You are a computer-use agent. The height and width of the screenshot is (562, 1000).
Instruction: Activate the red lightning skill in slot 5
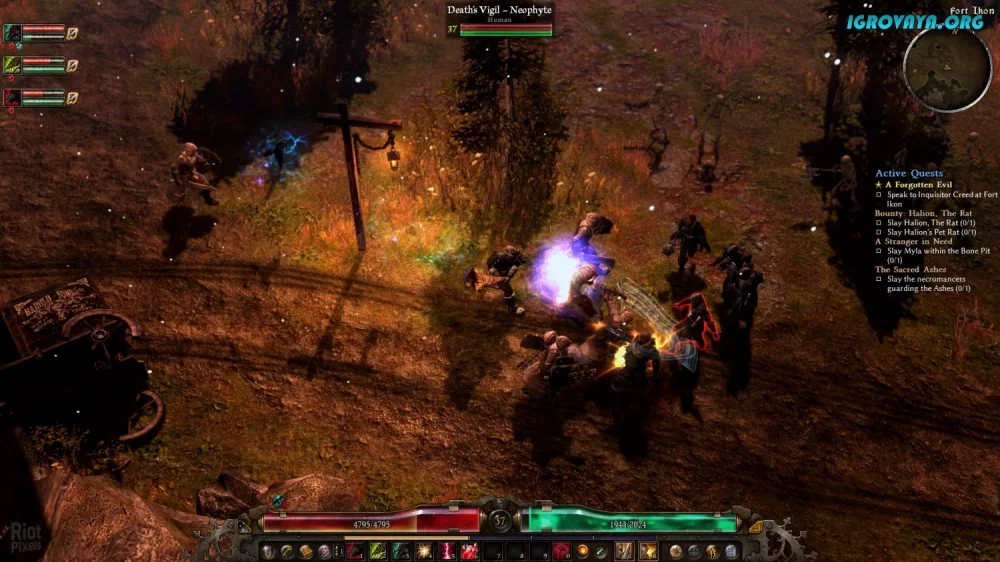[447, 551]
